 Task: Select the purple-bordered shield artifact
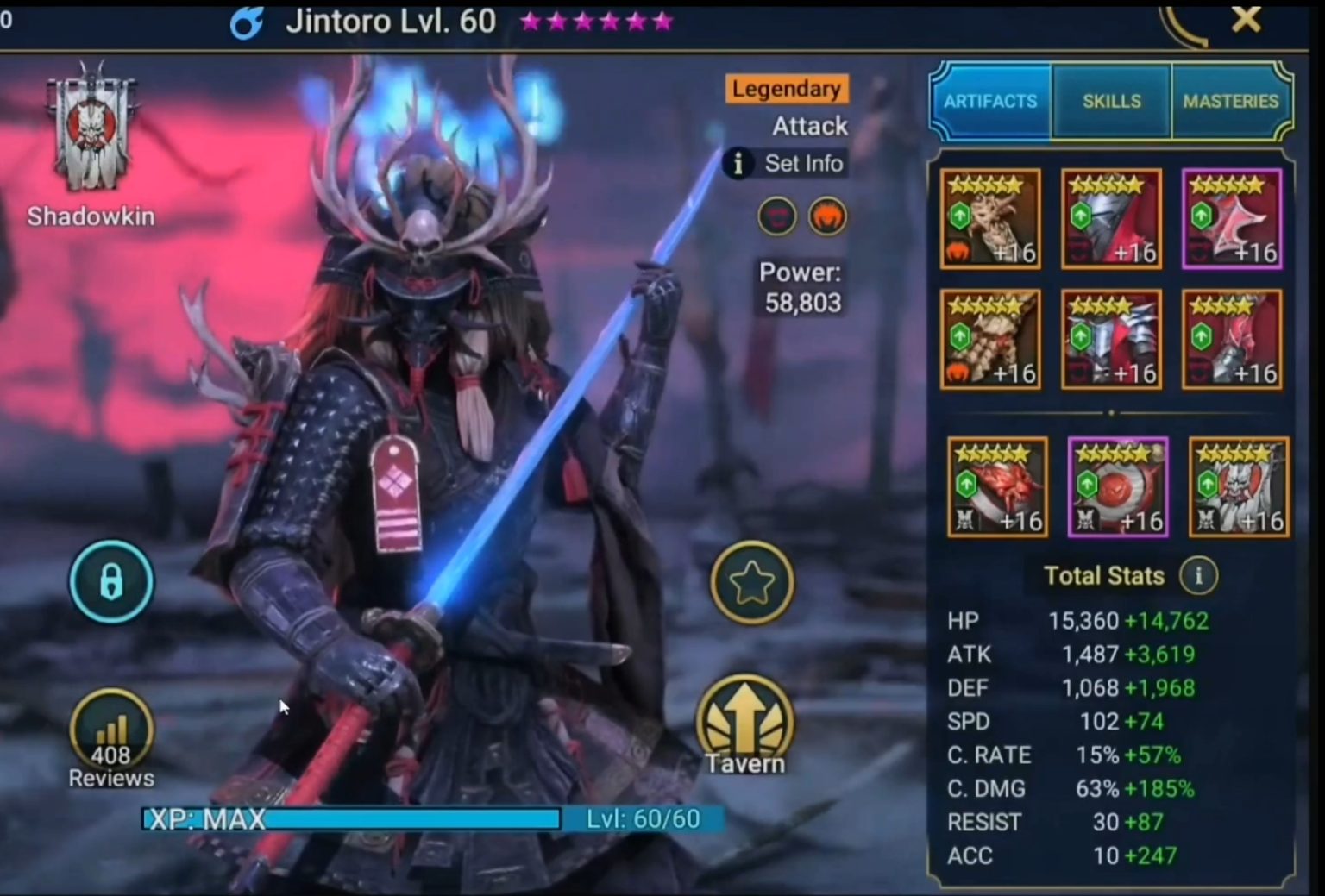pos(1232,218)
